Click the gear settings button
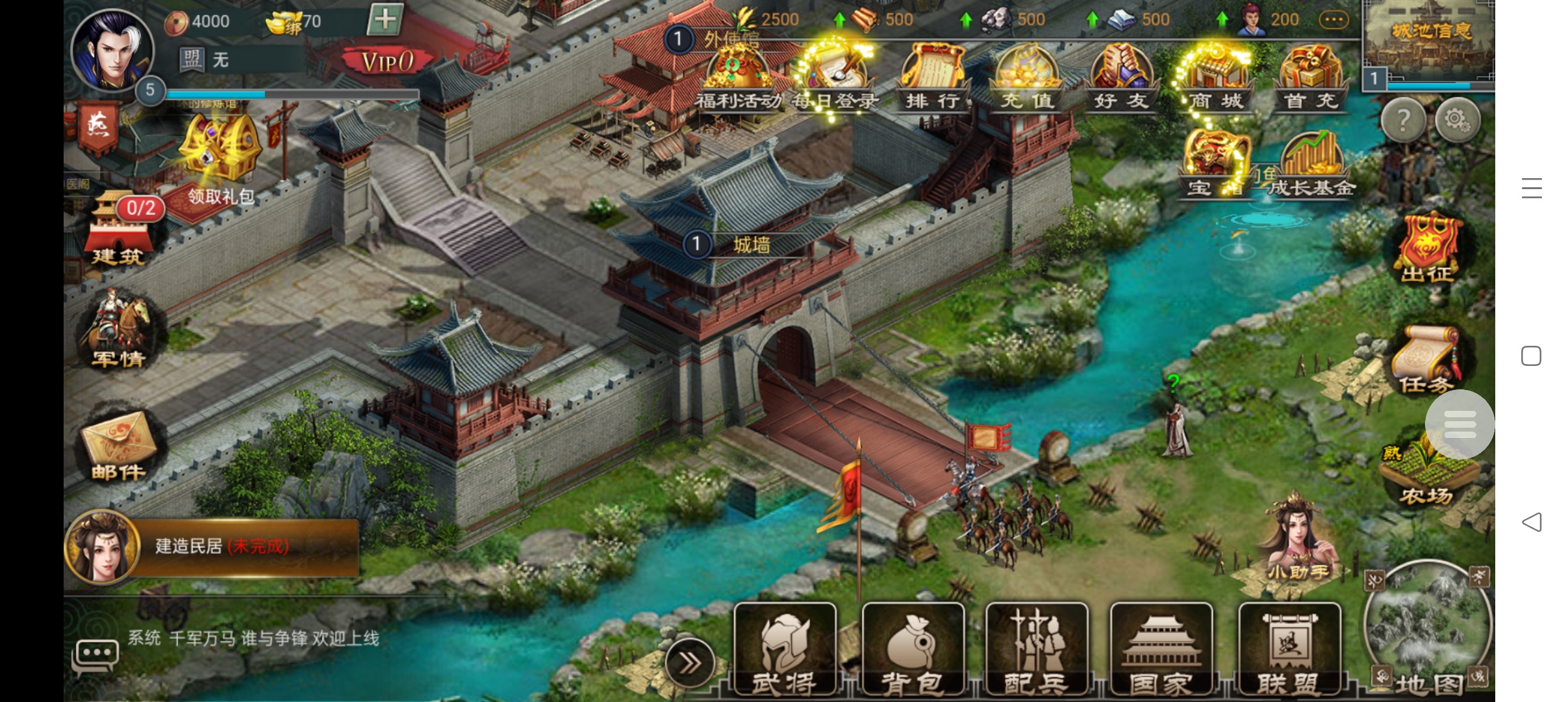 tap(1457, 120)
